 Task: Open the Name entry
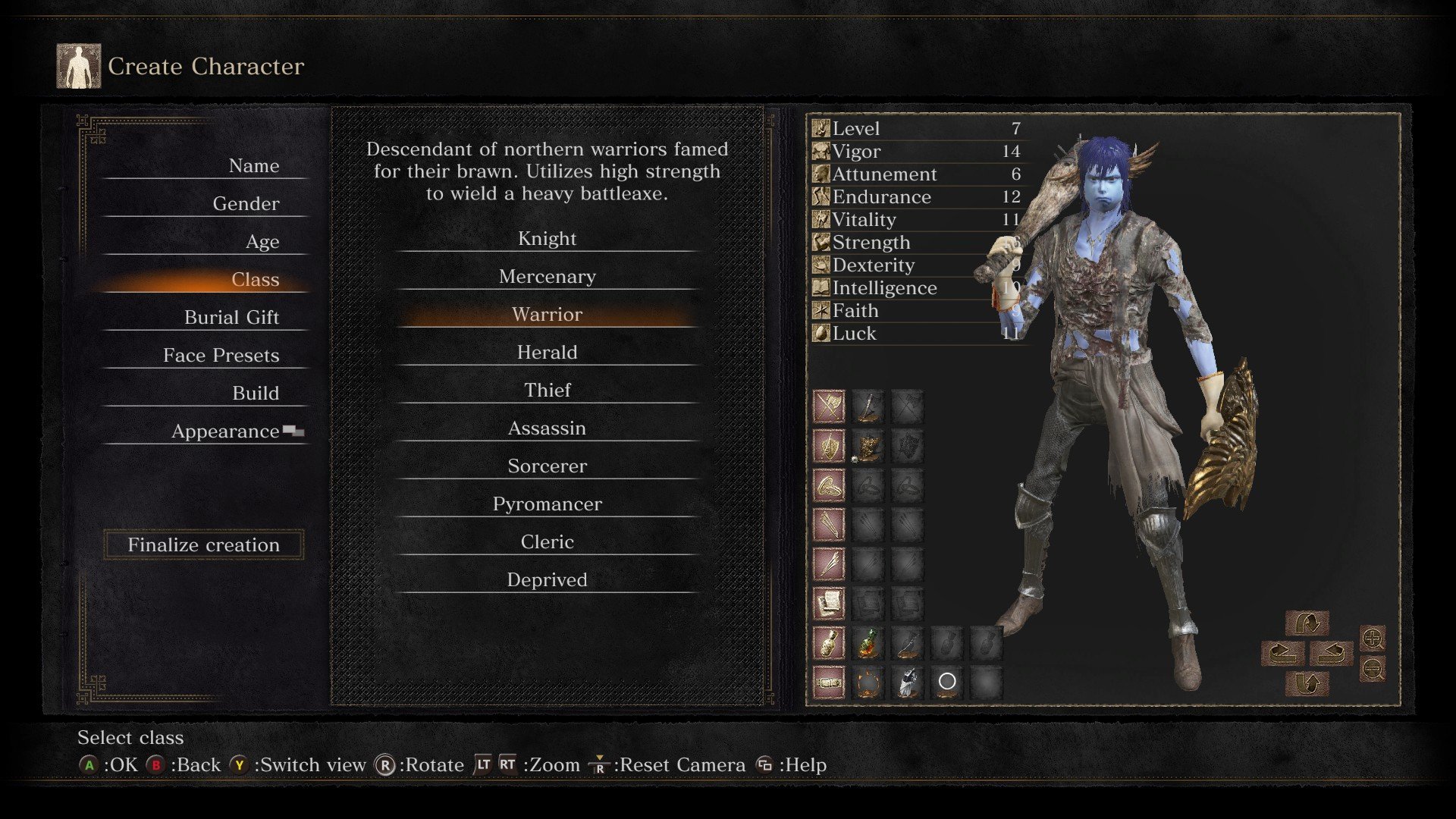tap(253, 166)
